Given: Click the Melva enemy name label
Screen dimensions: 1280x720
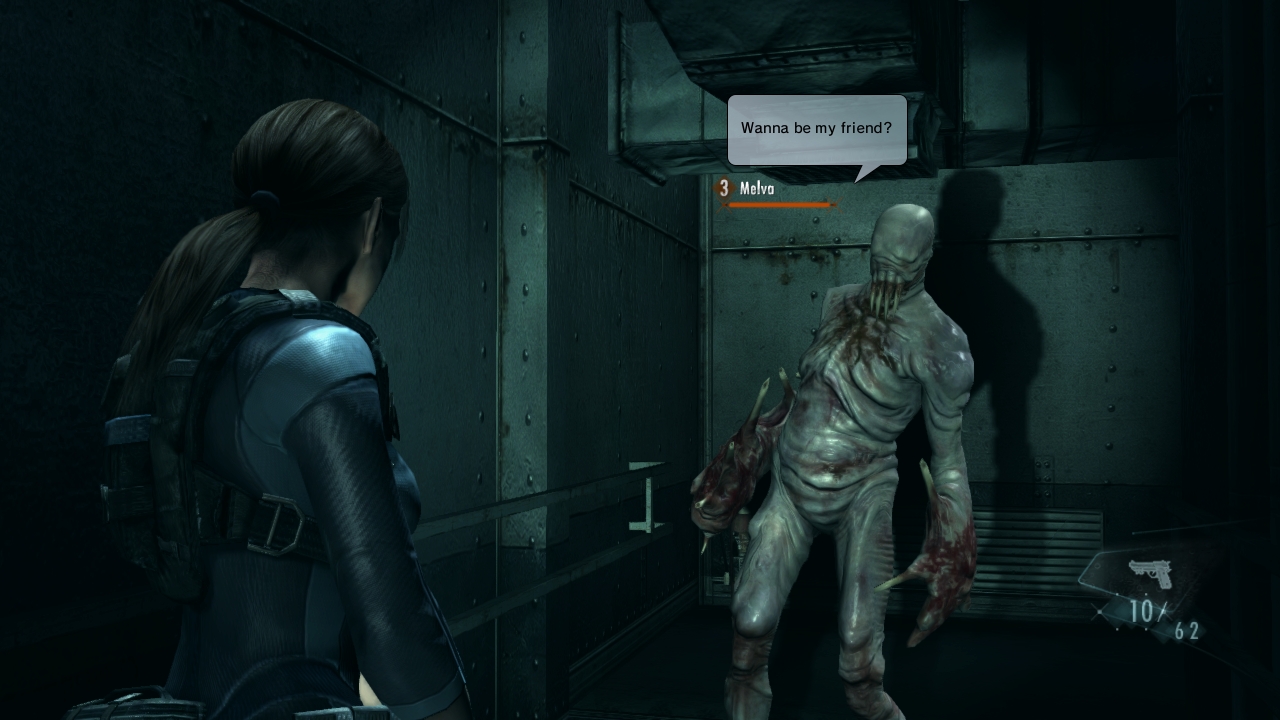Looking at the screenshot, I should coord(758,189).
